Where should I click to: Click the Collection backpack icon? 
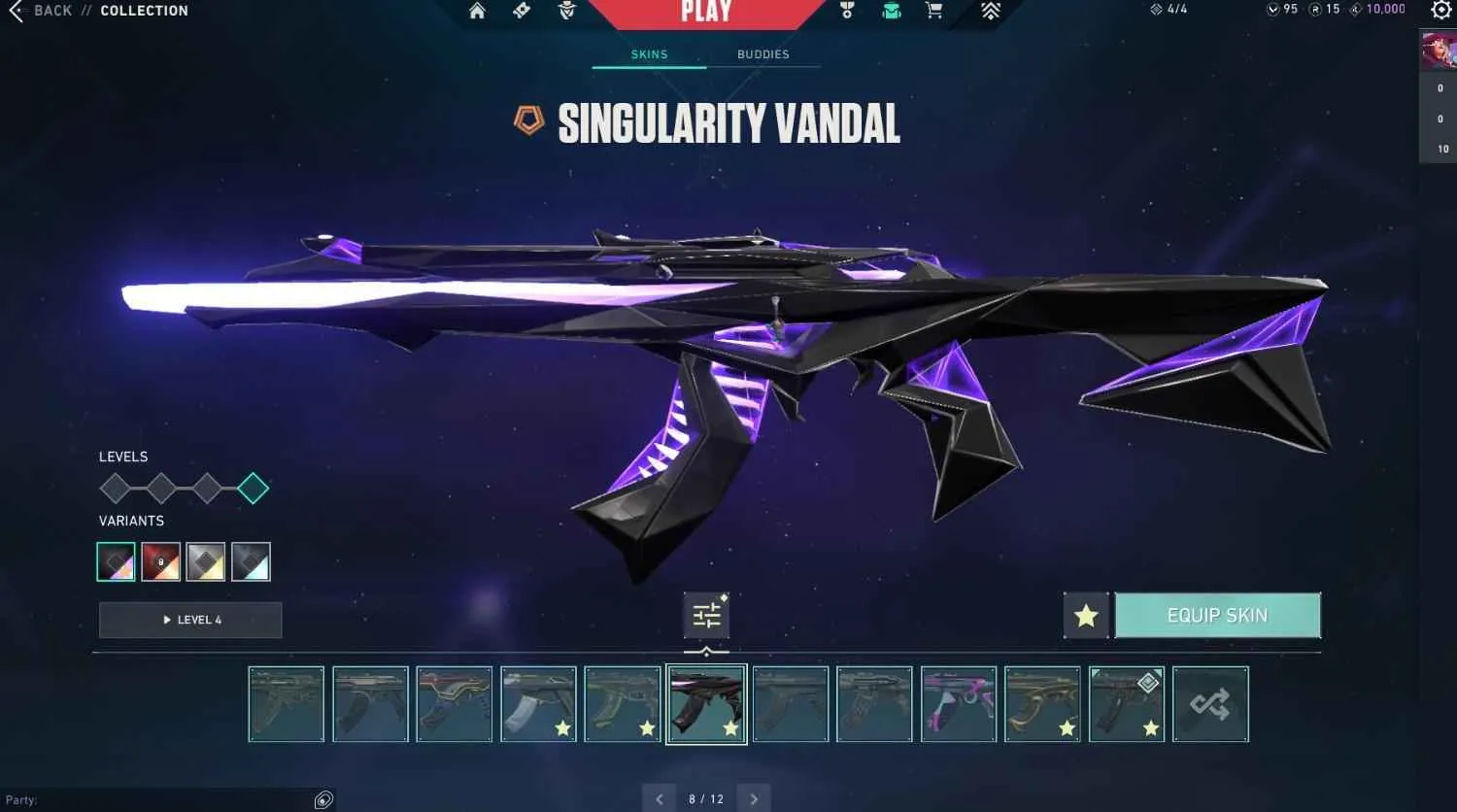pyautogui.click(x=891, y=11)
